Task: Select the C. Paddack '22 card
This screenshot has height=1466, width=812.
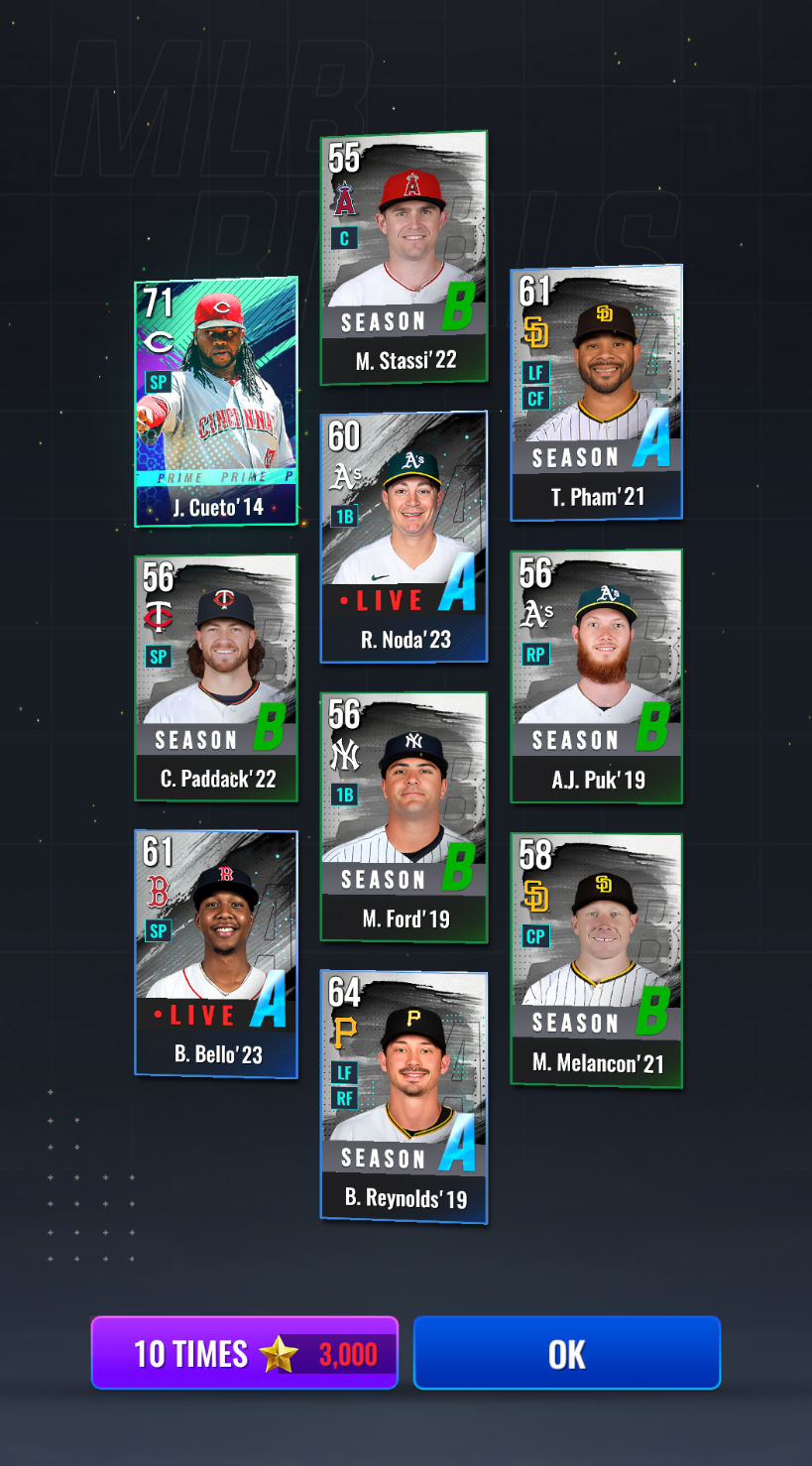Action: [x=216, y=677]
